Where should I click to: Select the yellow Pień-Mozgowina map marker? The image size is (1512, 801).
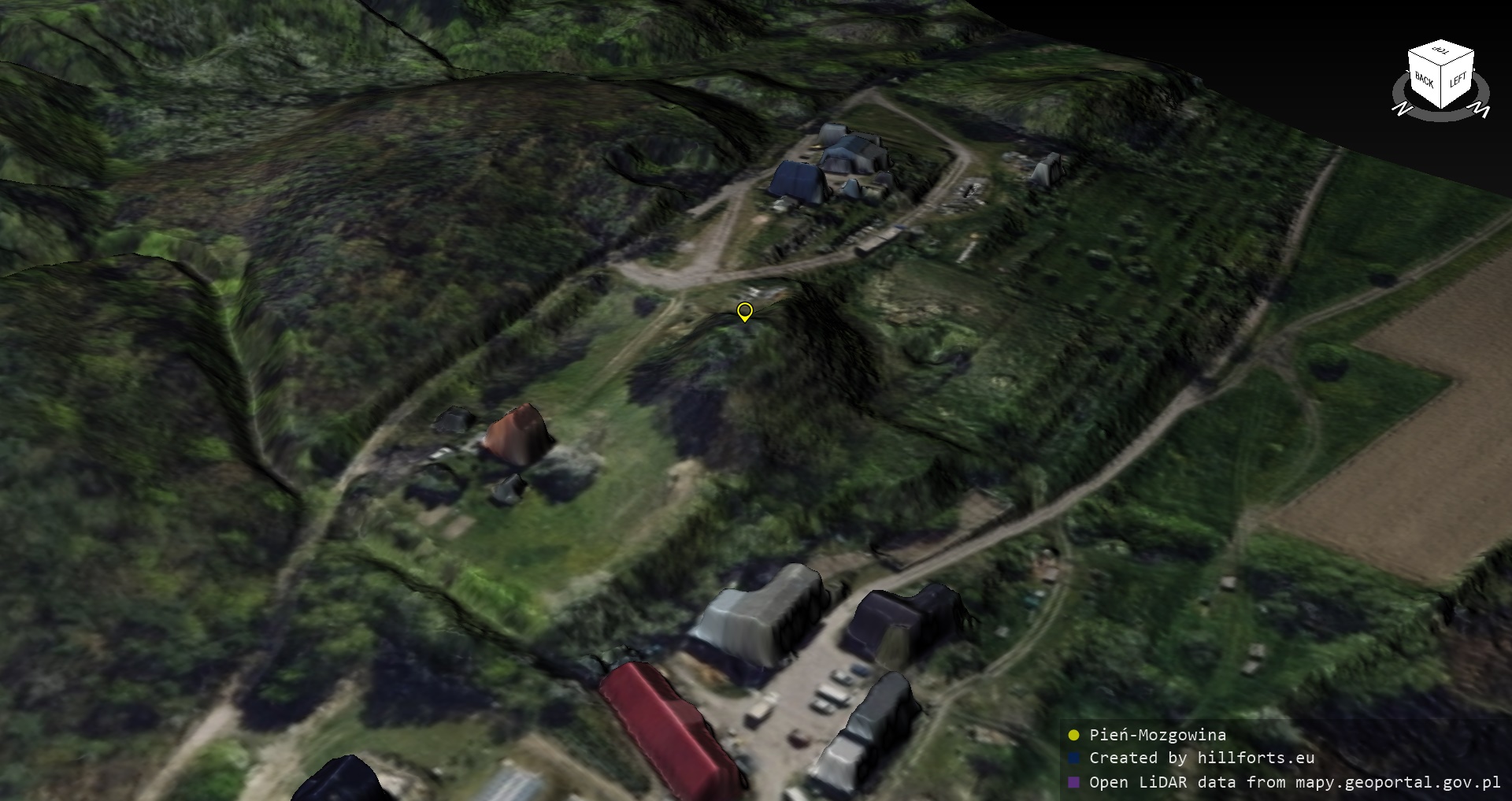click(744, 311)
